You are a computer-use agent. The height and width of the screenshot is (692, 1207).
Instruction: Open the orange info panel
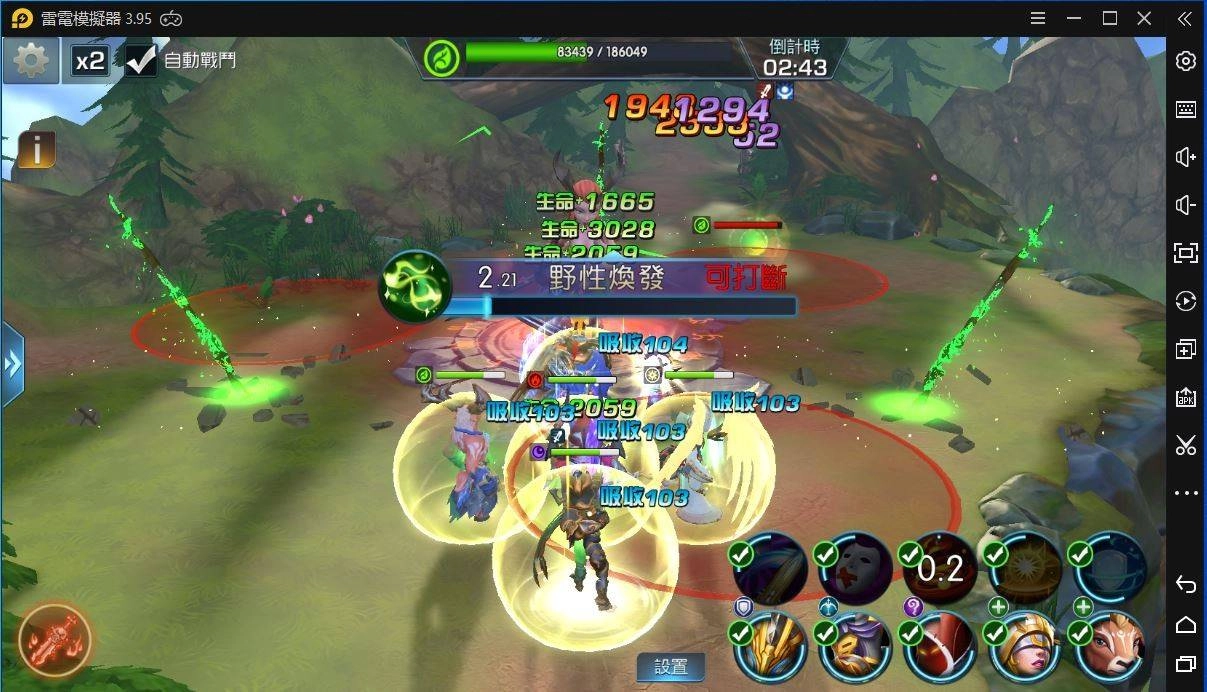point(37,150)
